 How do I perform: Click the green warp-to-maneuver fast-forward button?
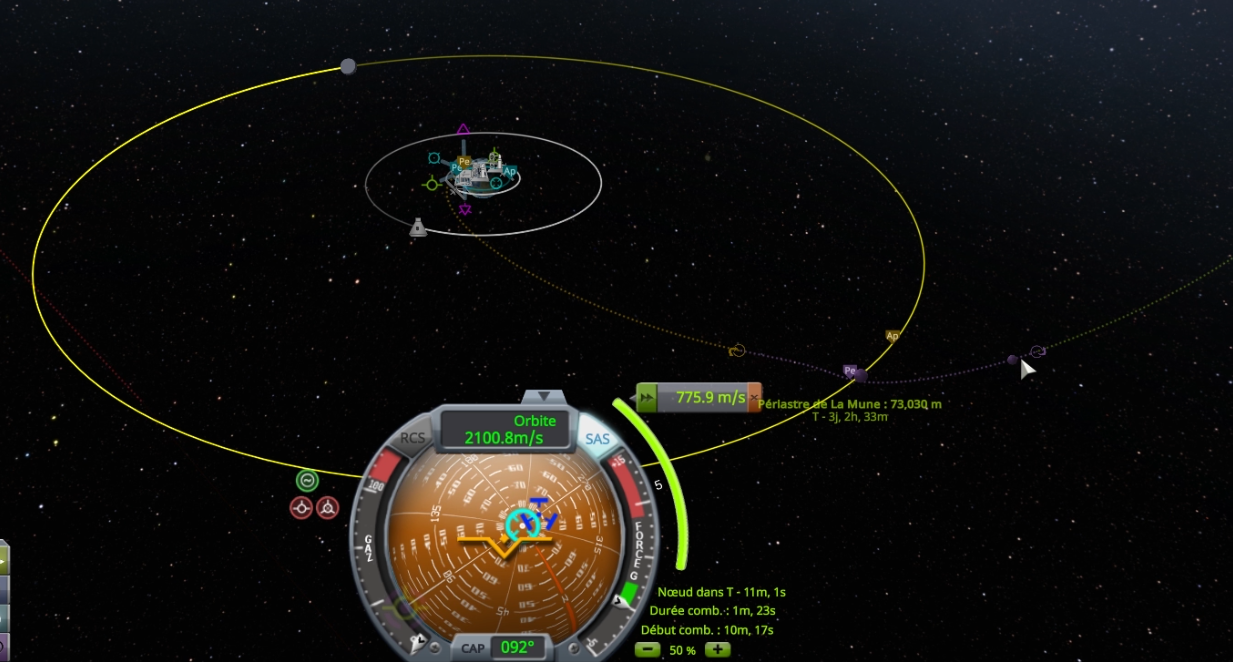(x=648, y=398)
